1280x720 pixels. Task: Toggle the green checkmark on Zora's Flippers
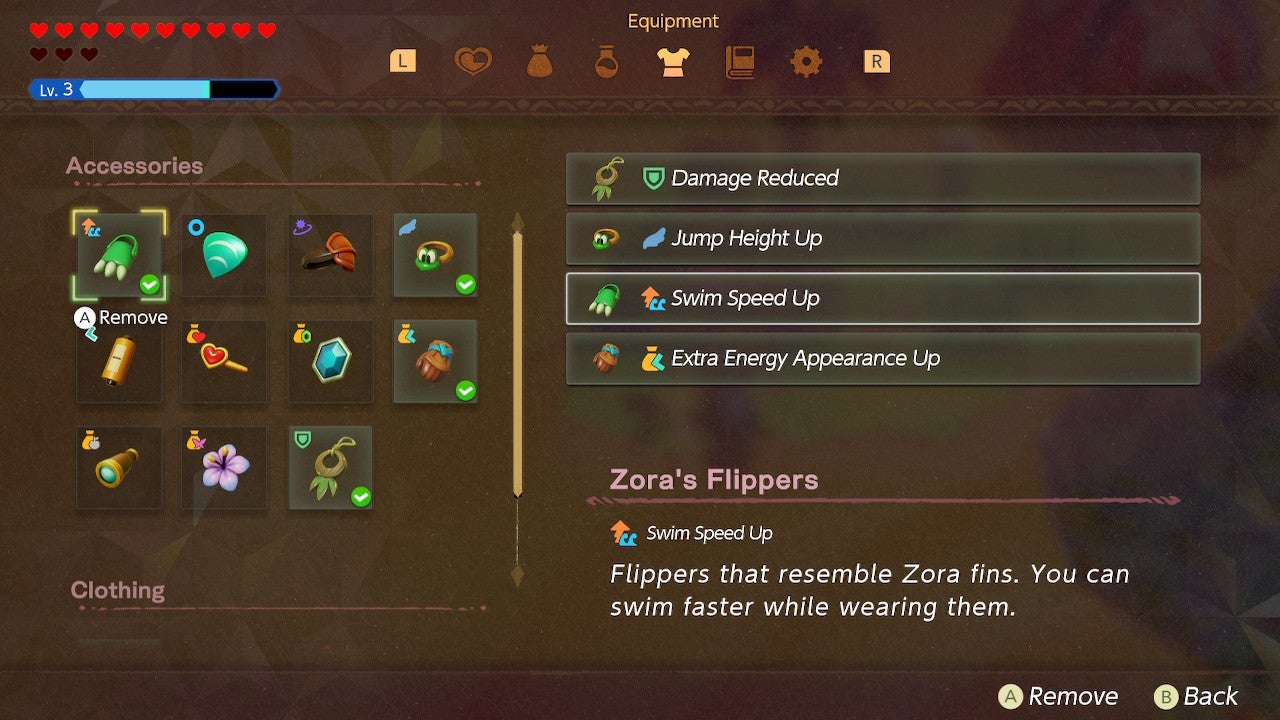[149, 286]
